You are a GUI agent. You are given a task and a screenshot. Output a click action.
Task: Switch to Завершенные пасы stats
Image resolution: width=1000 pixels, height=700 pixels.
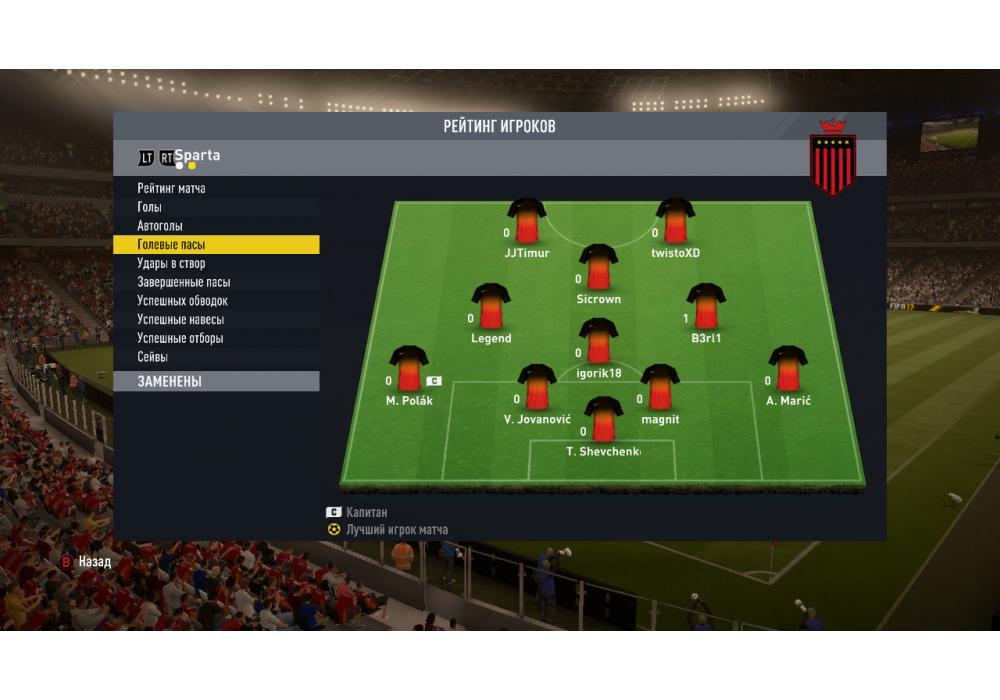[184, 282]
